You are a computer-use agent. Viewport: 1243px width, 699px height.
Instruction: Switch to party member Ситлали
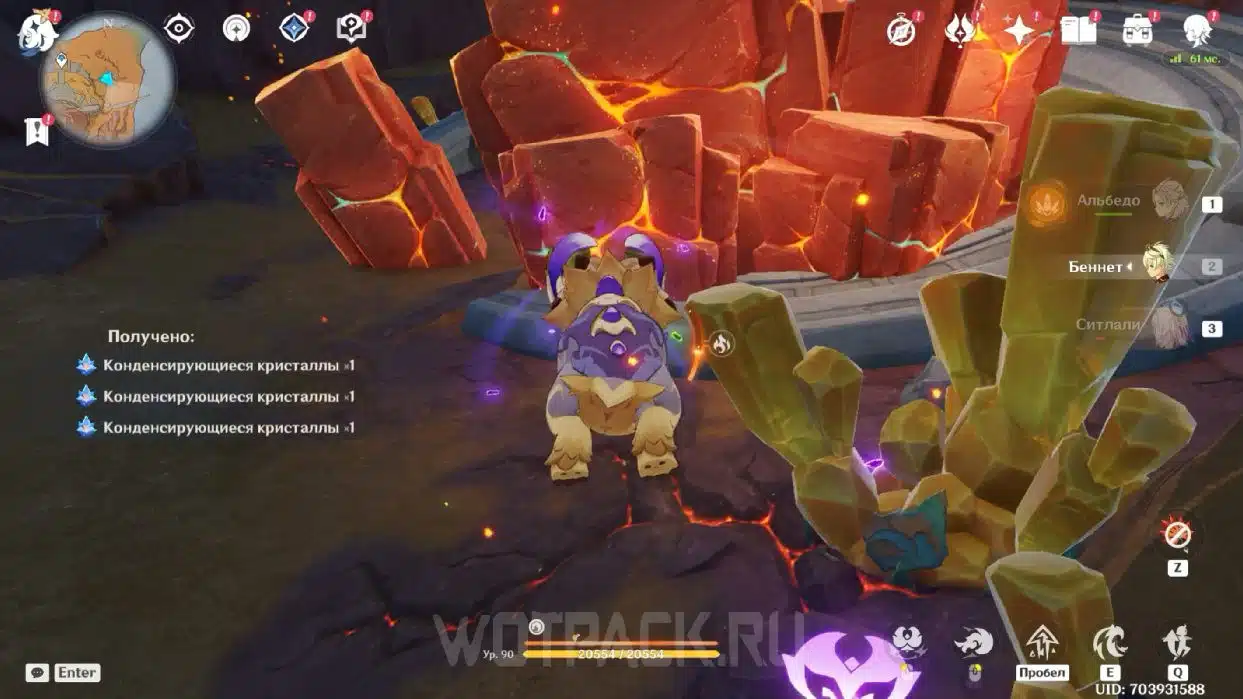coord(1168,326)
